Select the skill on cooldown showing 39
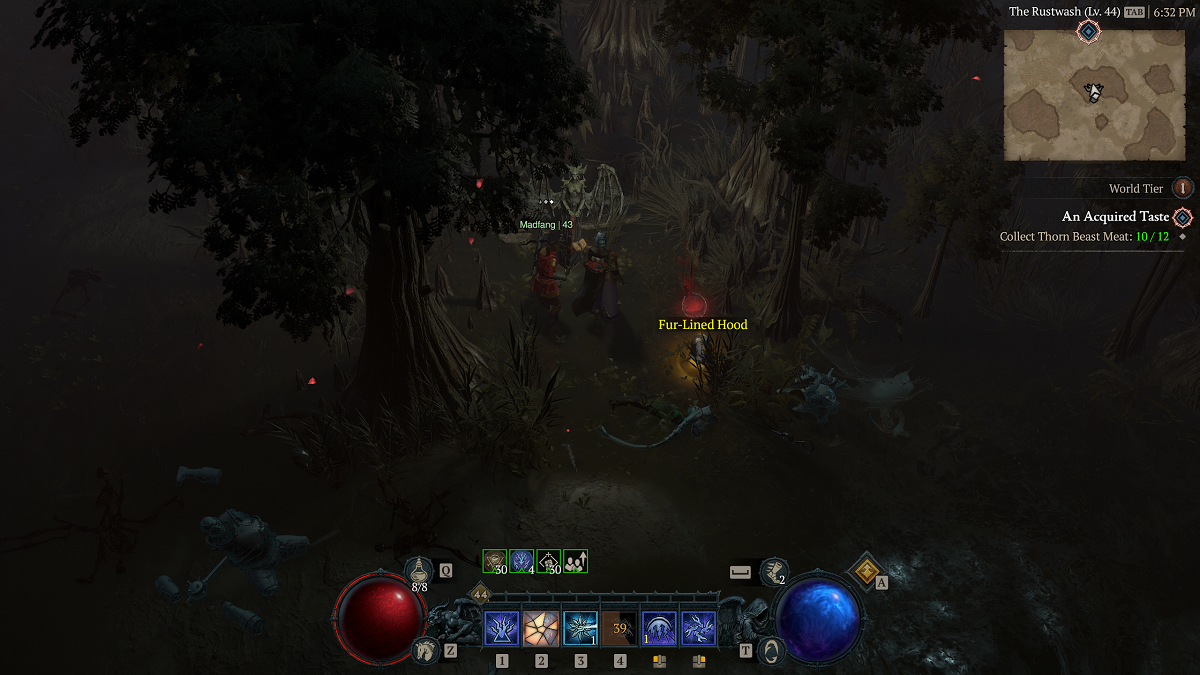 pyautogui.click(x=620, y=628)
